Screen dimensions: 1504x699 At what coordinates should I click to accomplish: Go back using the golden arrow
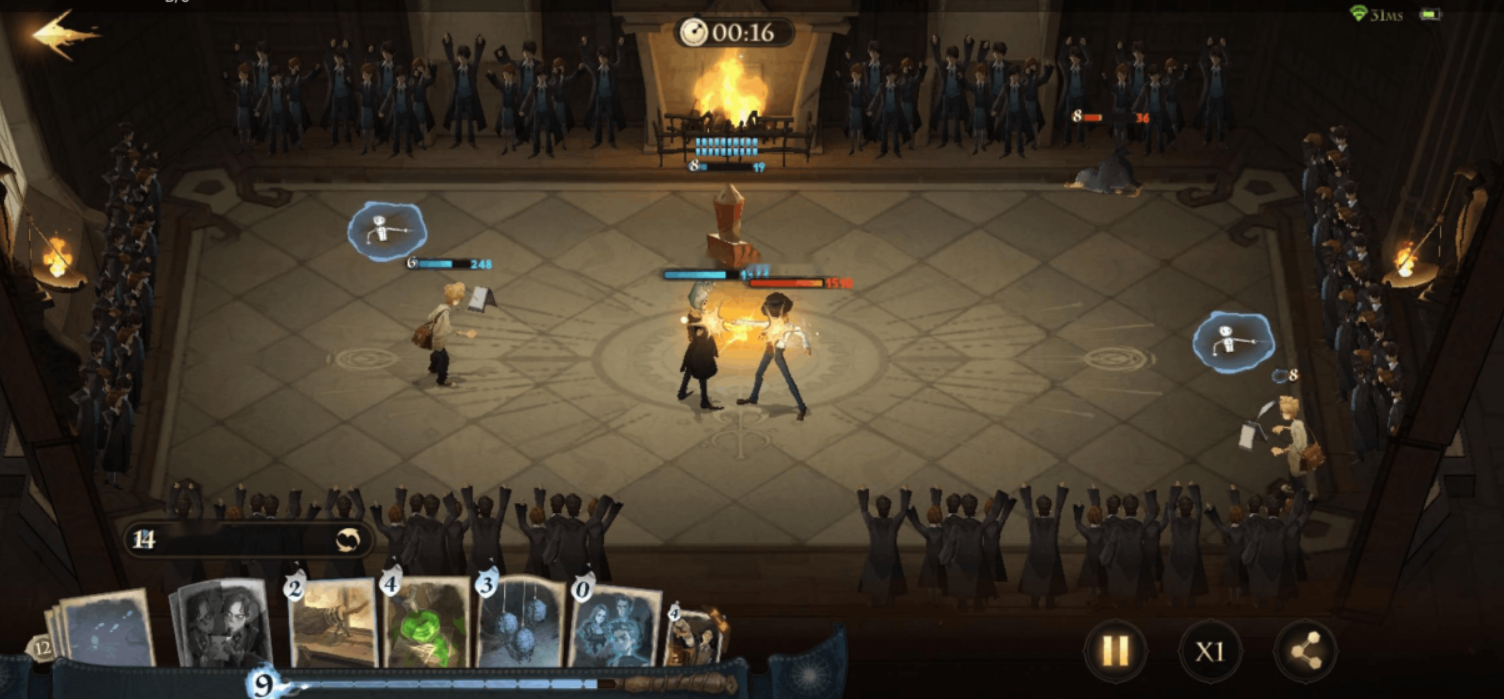[64, 35]
